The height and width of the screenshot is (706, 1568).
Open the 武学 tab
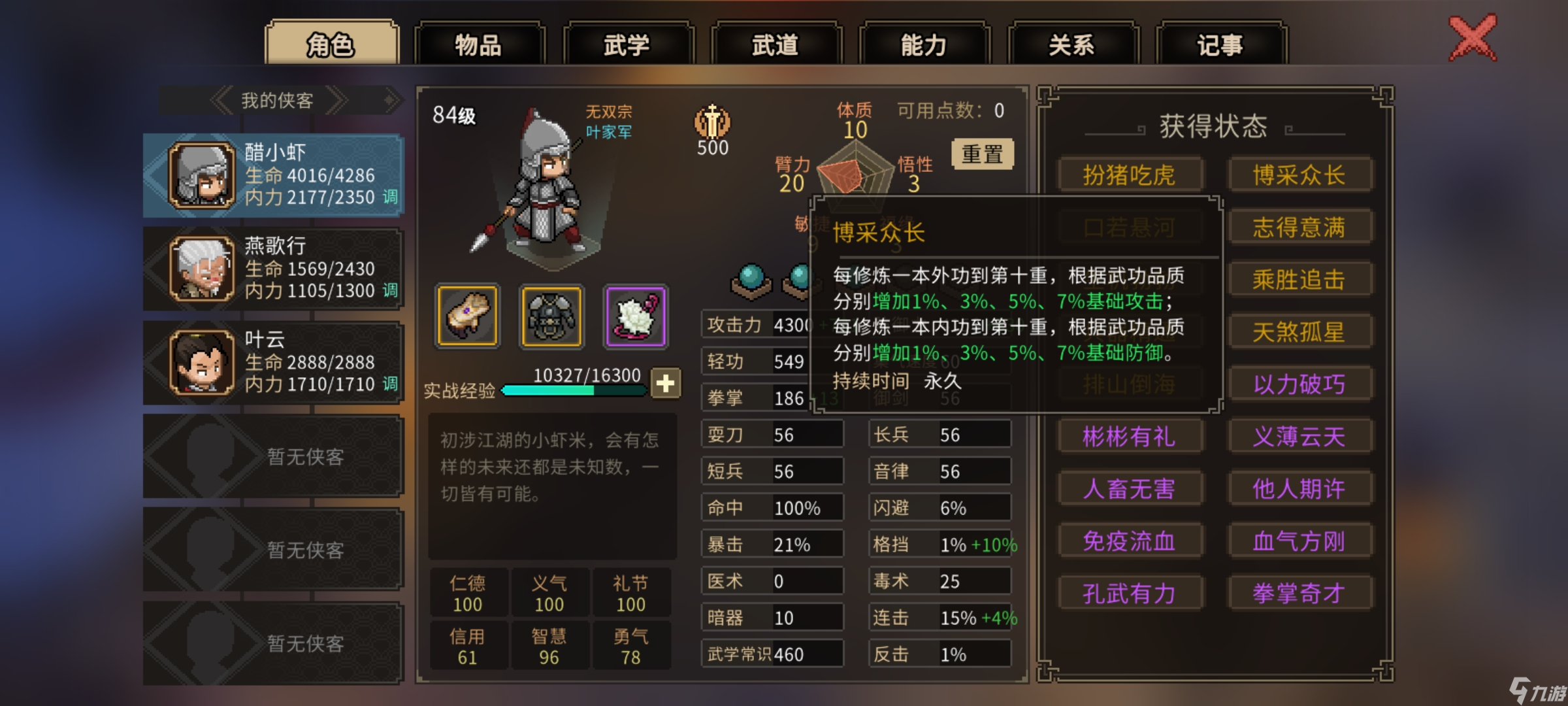click(629, 44)
